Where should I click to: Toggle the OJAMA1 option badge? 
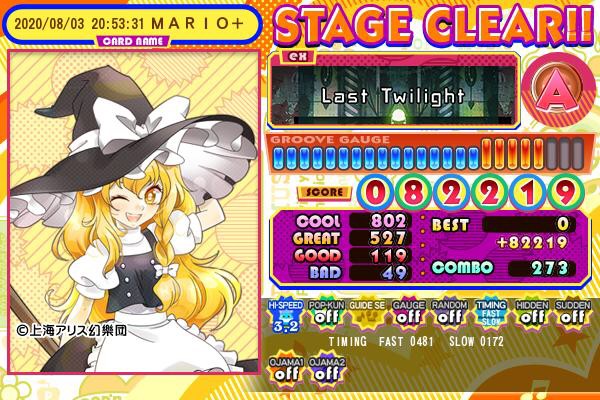coord(284,370)
